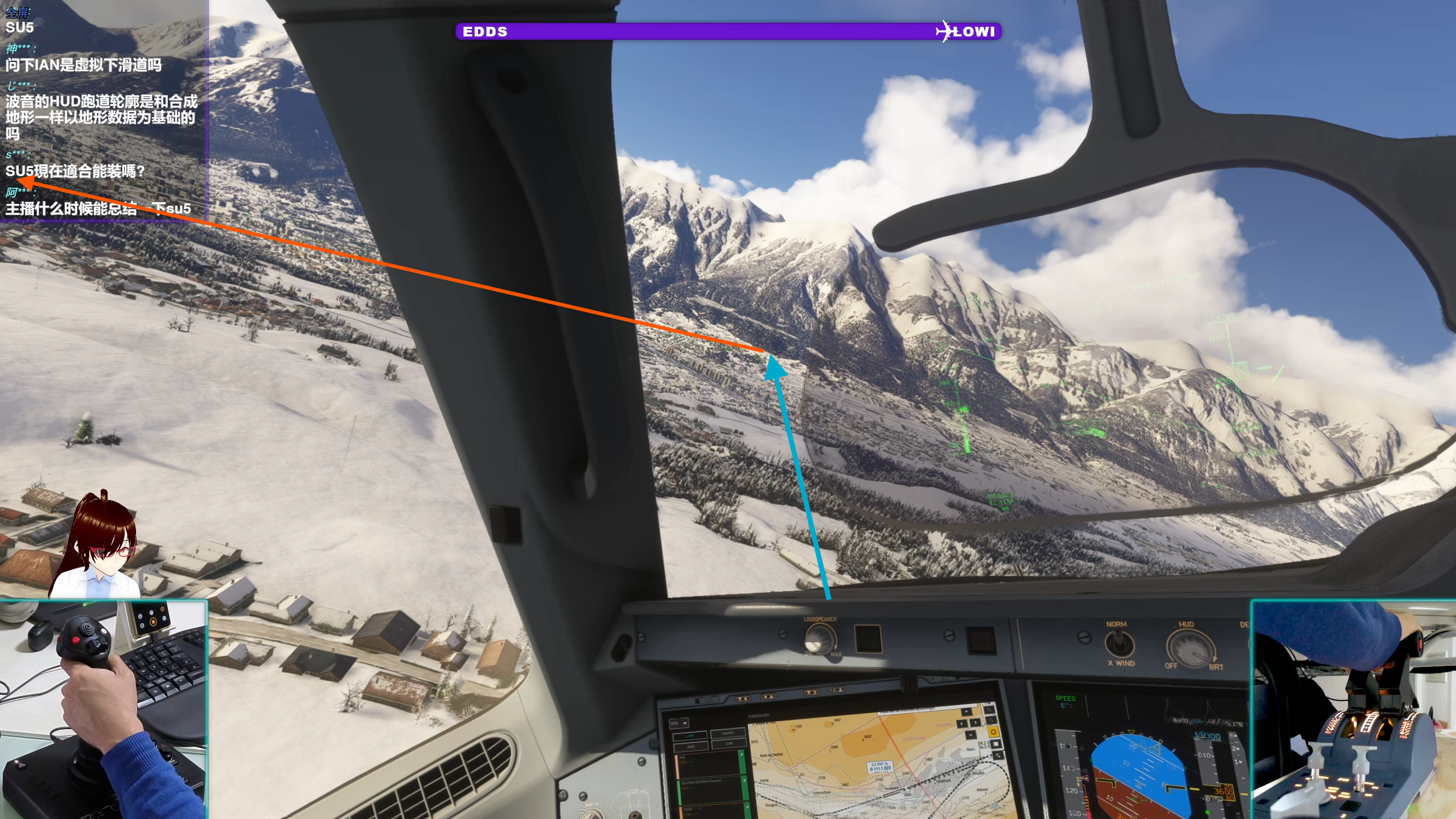The image size is (1456, 819).
Task: Pan the EFB chart down
Action: pyautogui.click(x=970, y=735)
